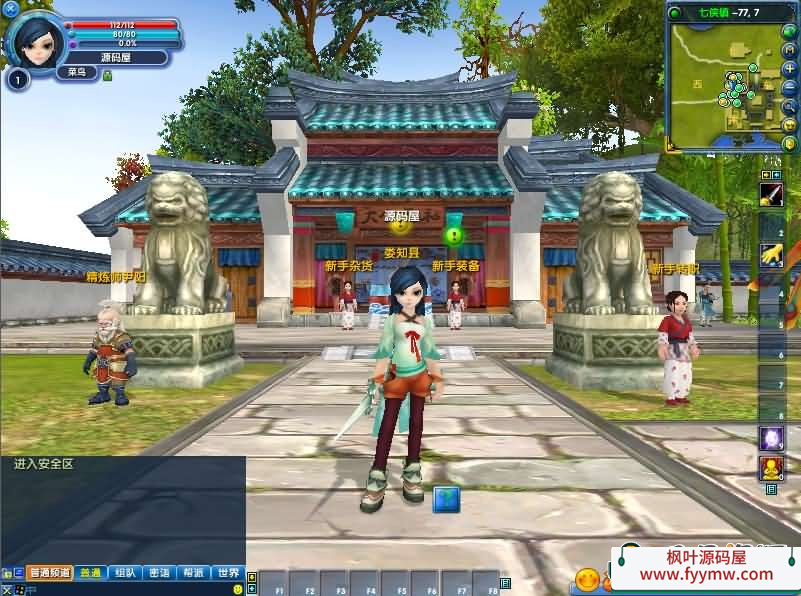The image size is (801, 596).
Task: Open the world map with the M button
Action: click(x=789, y=49)
